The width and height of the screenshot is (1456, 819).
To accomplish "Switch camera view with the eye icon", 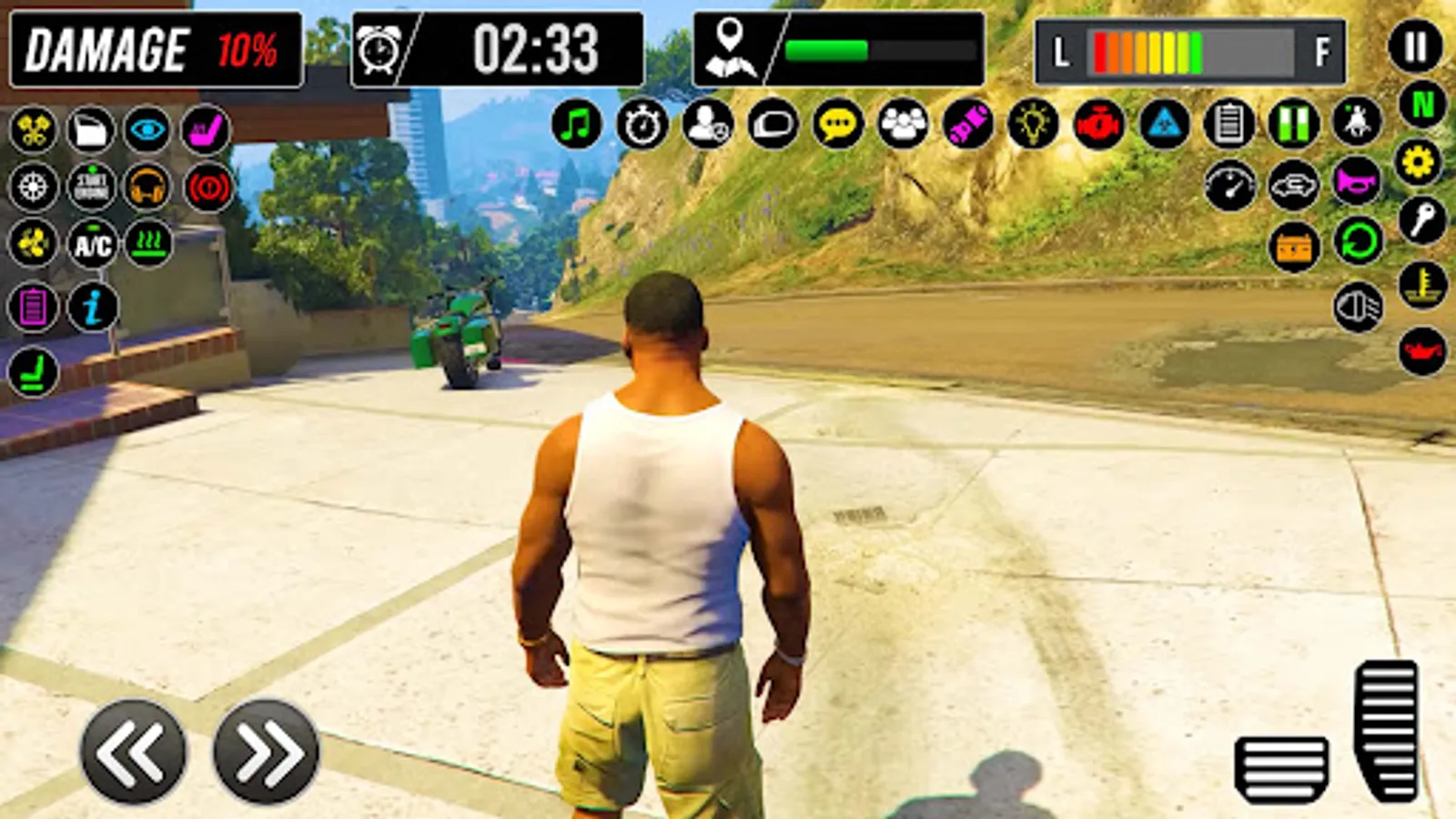I will click(x=147, y=128).
